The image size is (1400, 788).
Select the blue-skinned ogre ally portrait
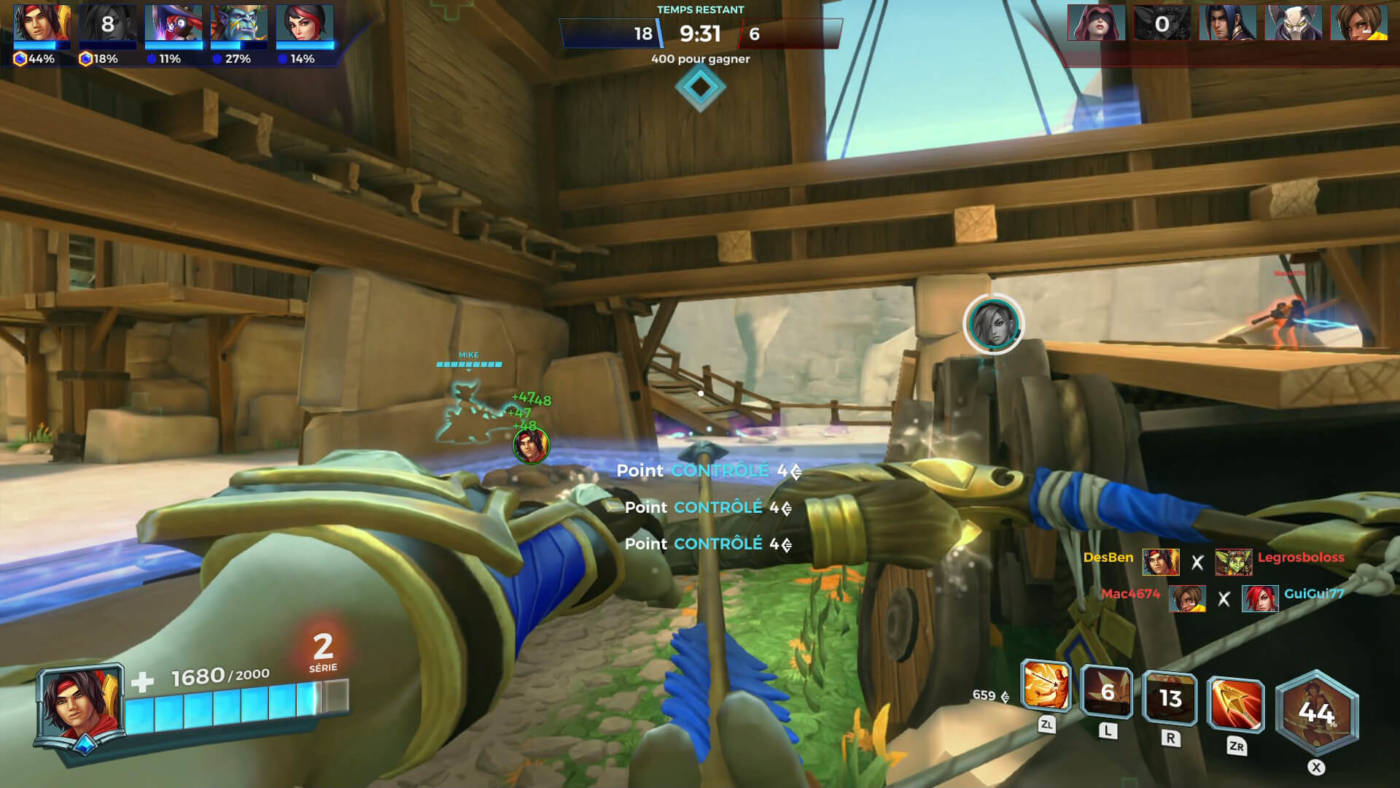pyautogui.click(x=239, y=23)
